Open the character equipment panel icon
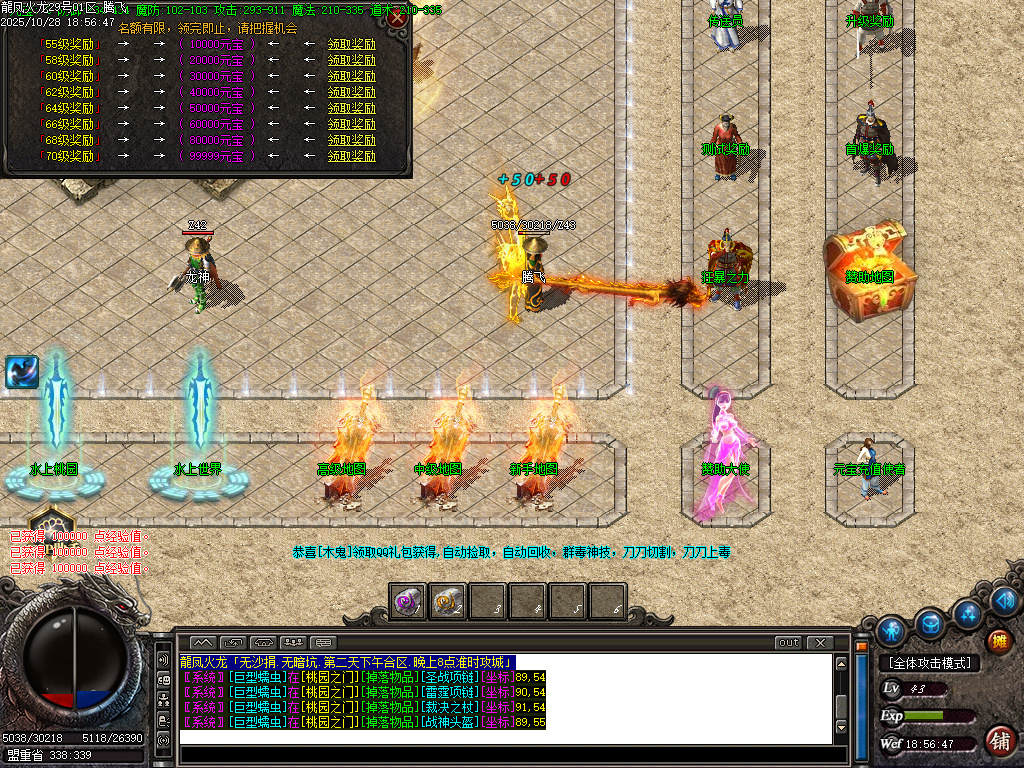This screenshot has width=1024, height=768. [x=890, y=631]
